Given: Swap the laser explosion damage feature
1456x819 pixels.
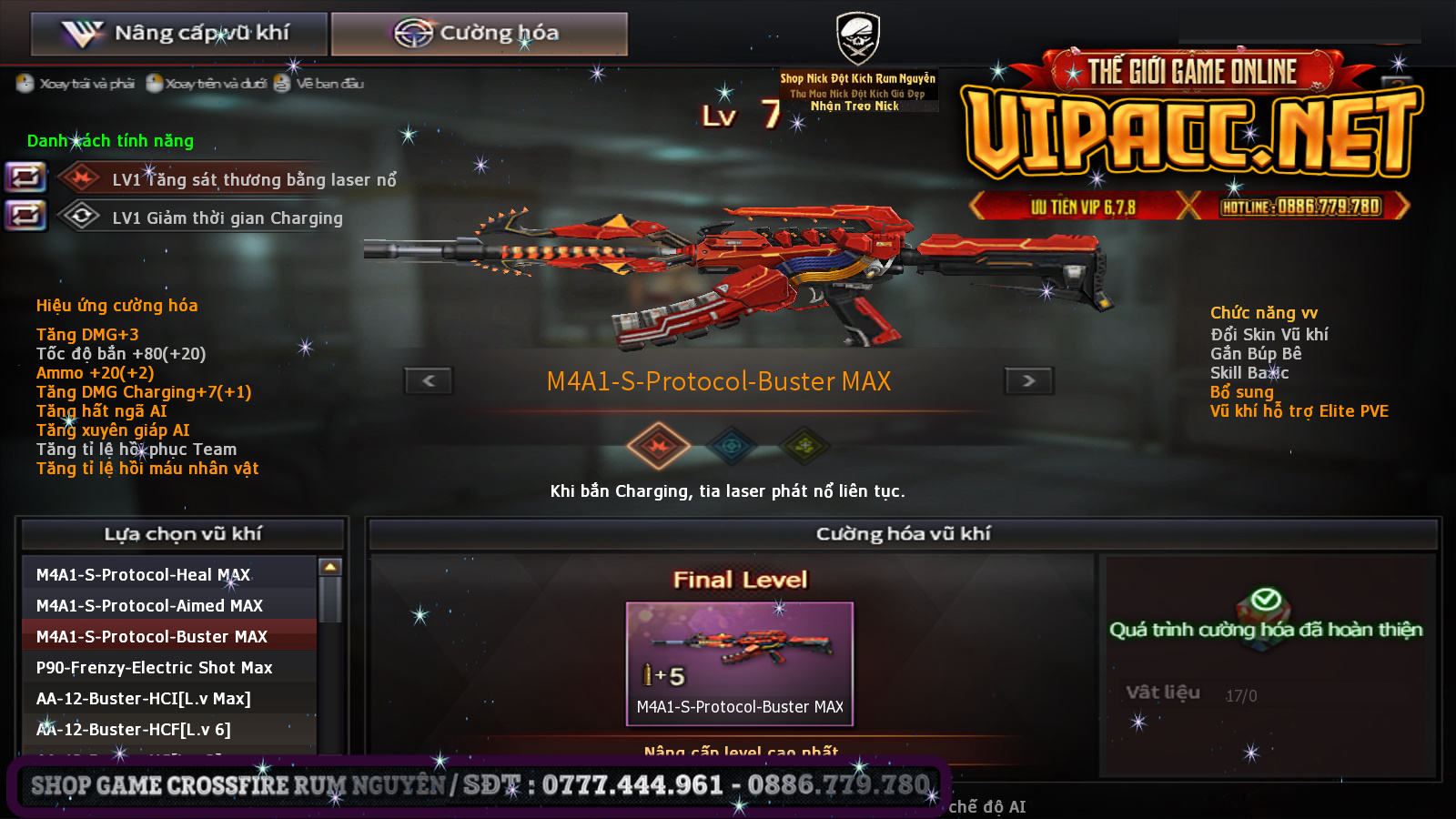Looking at the screenshot, I should tap(25, 177).
